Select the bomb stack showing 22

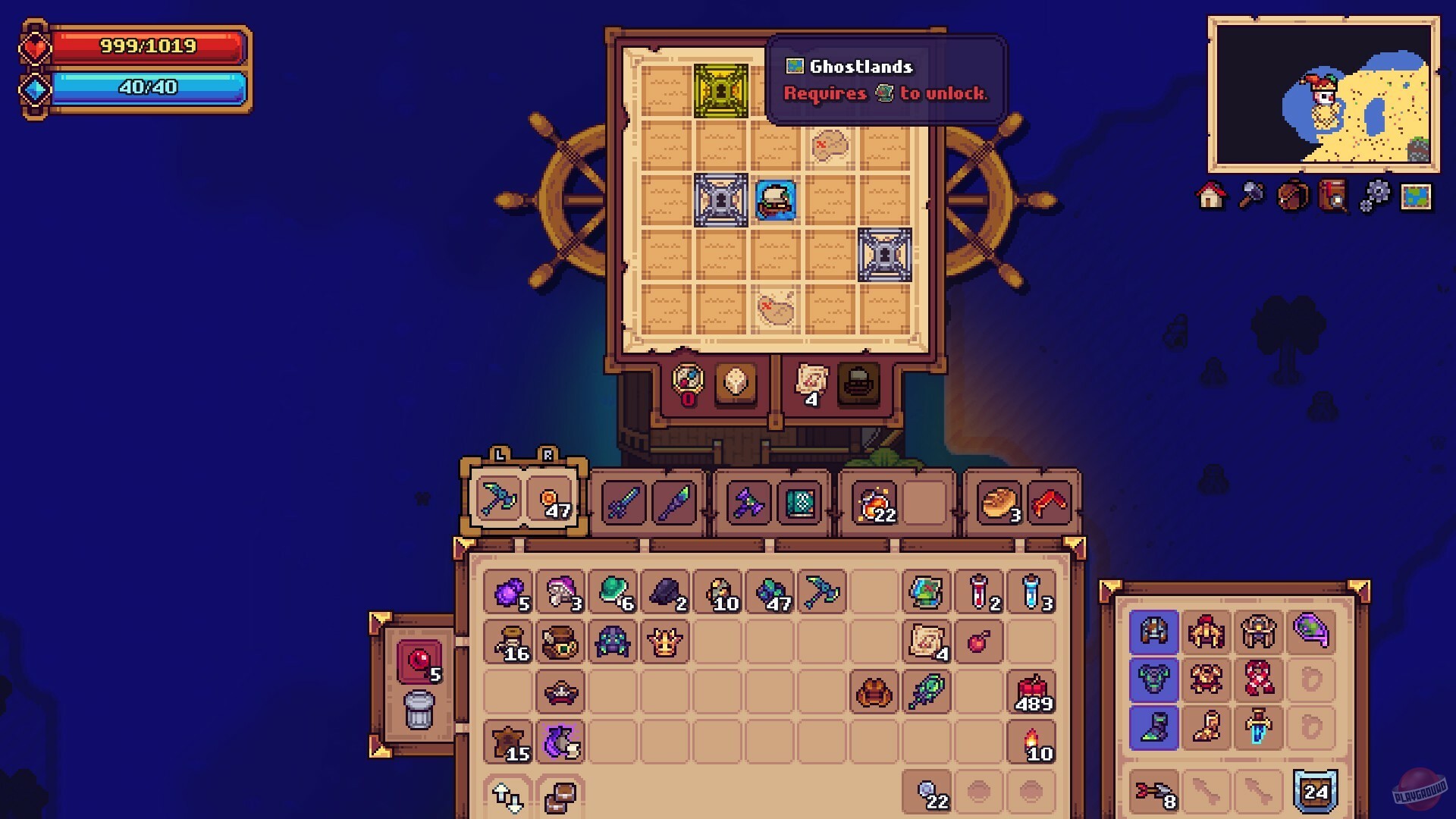(x=876, y=502)
